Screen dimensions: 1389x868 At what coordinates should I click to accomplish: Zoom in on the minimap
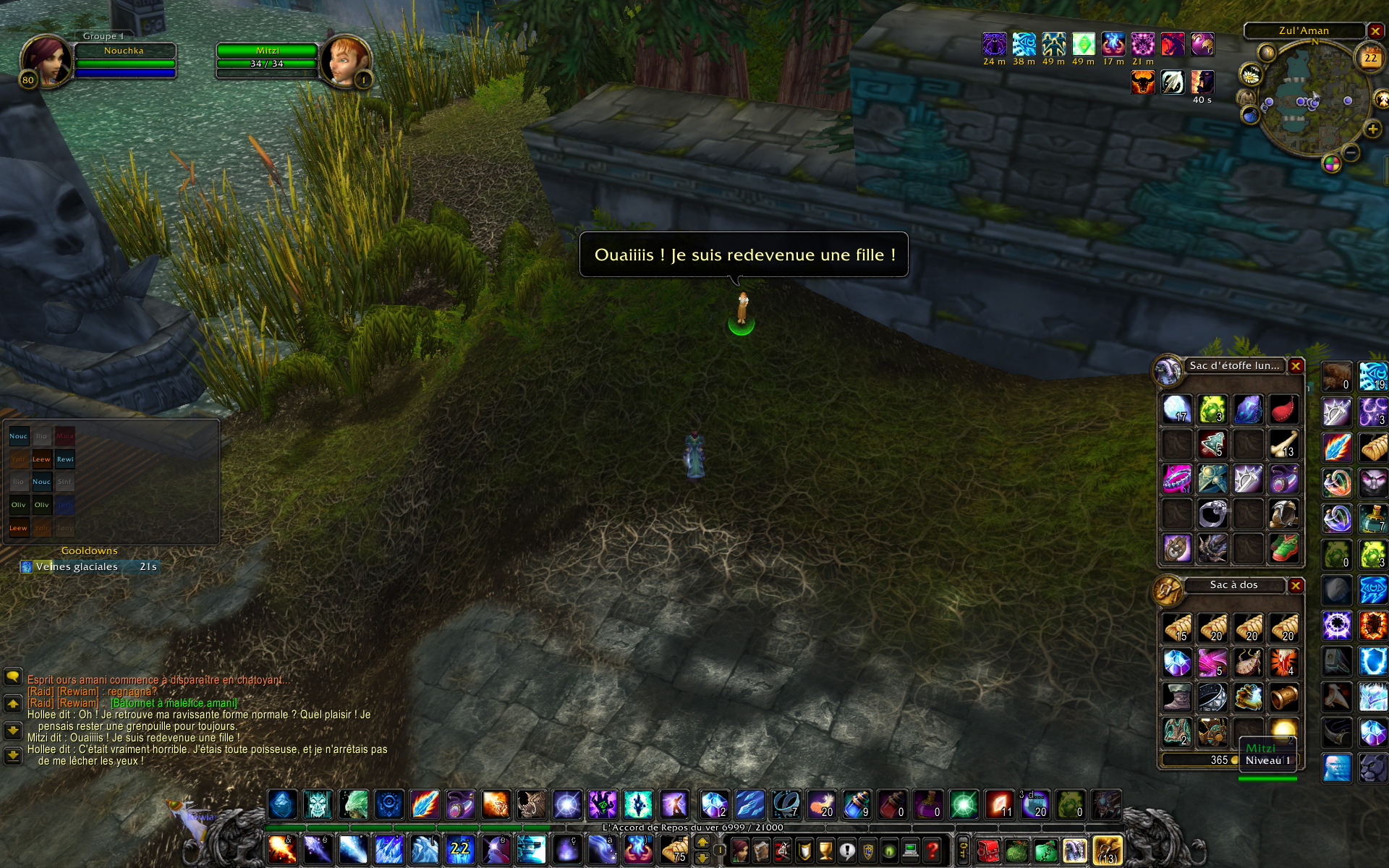(1372, 129)
